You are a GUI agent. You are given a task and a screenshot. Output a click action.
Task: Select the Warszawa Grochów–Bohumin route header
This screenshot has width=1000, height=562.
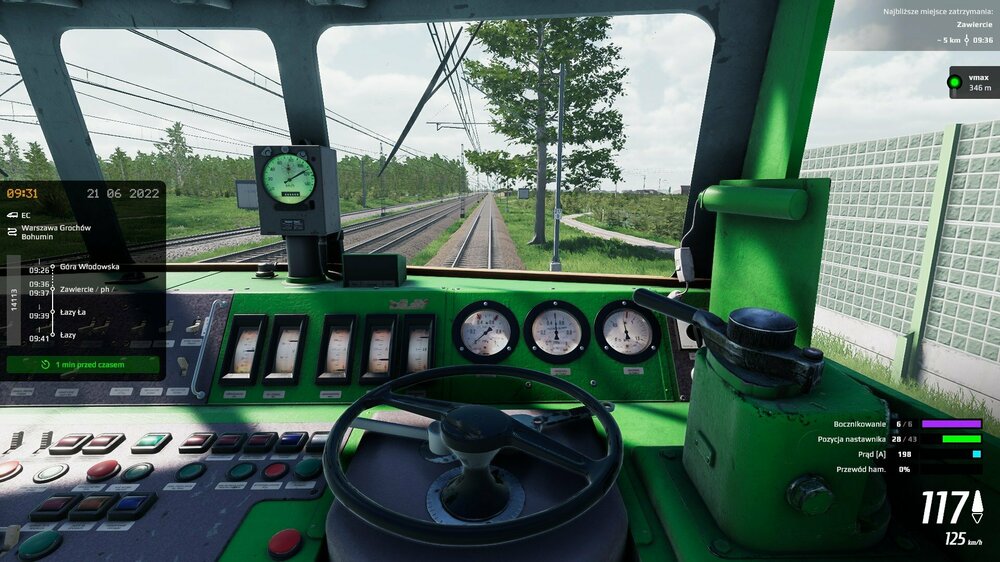click(55, 233)
